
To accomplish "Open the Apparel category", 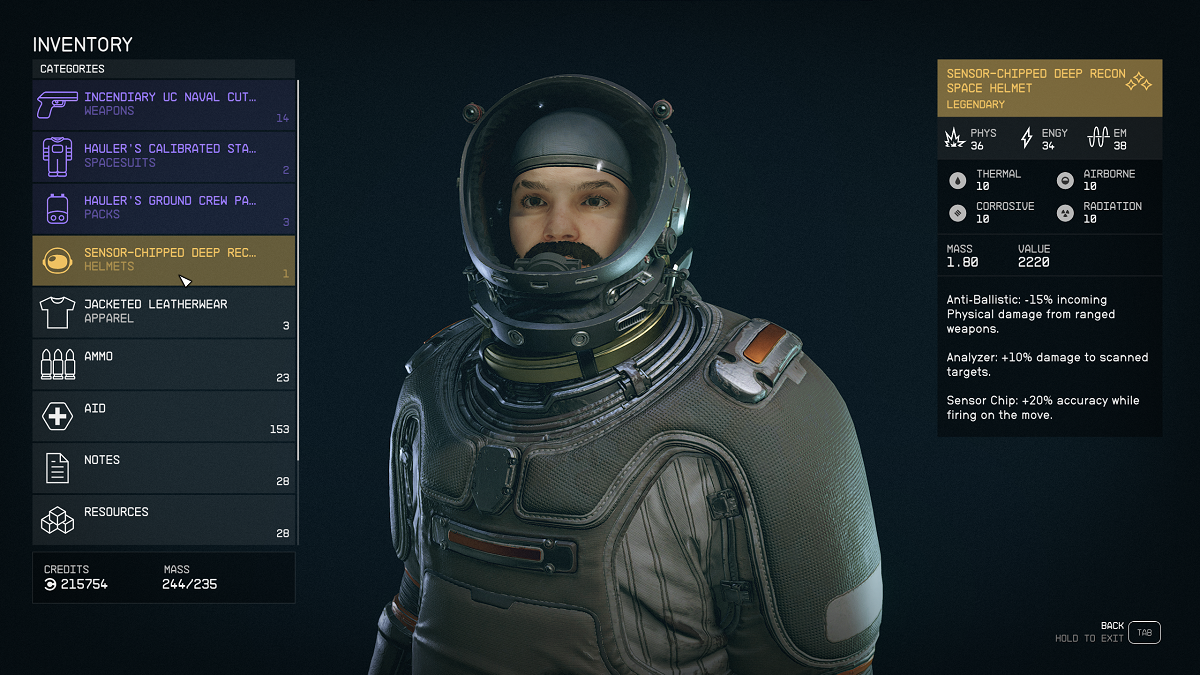I will 164,312.
